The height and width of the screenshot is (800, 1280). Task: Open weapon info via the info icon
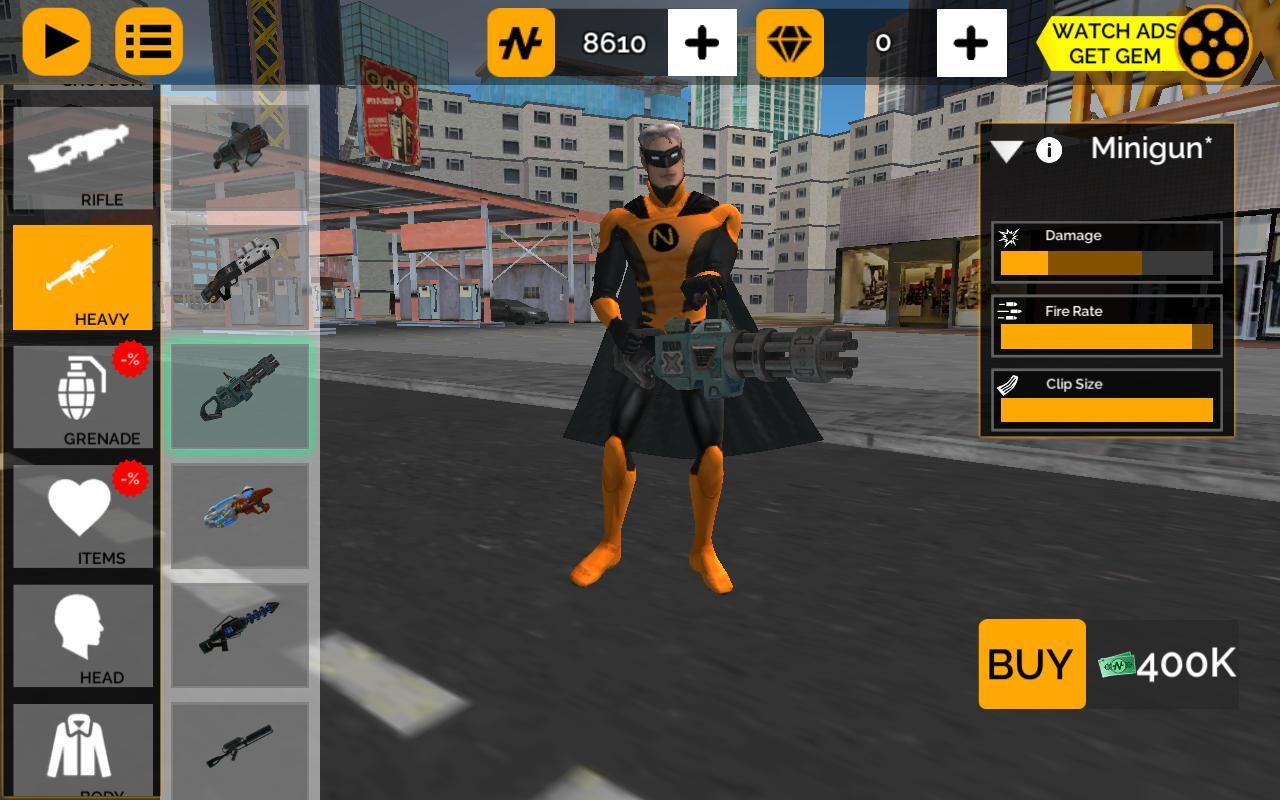pyautogui.click(x=1049, y=151)
